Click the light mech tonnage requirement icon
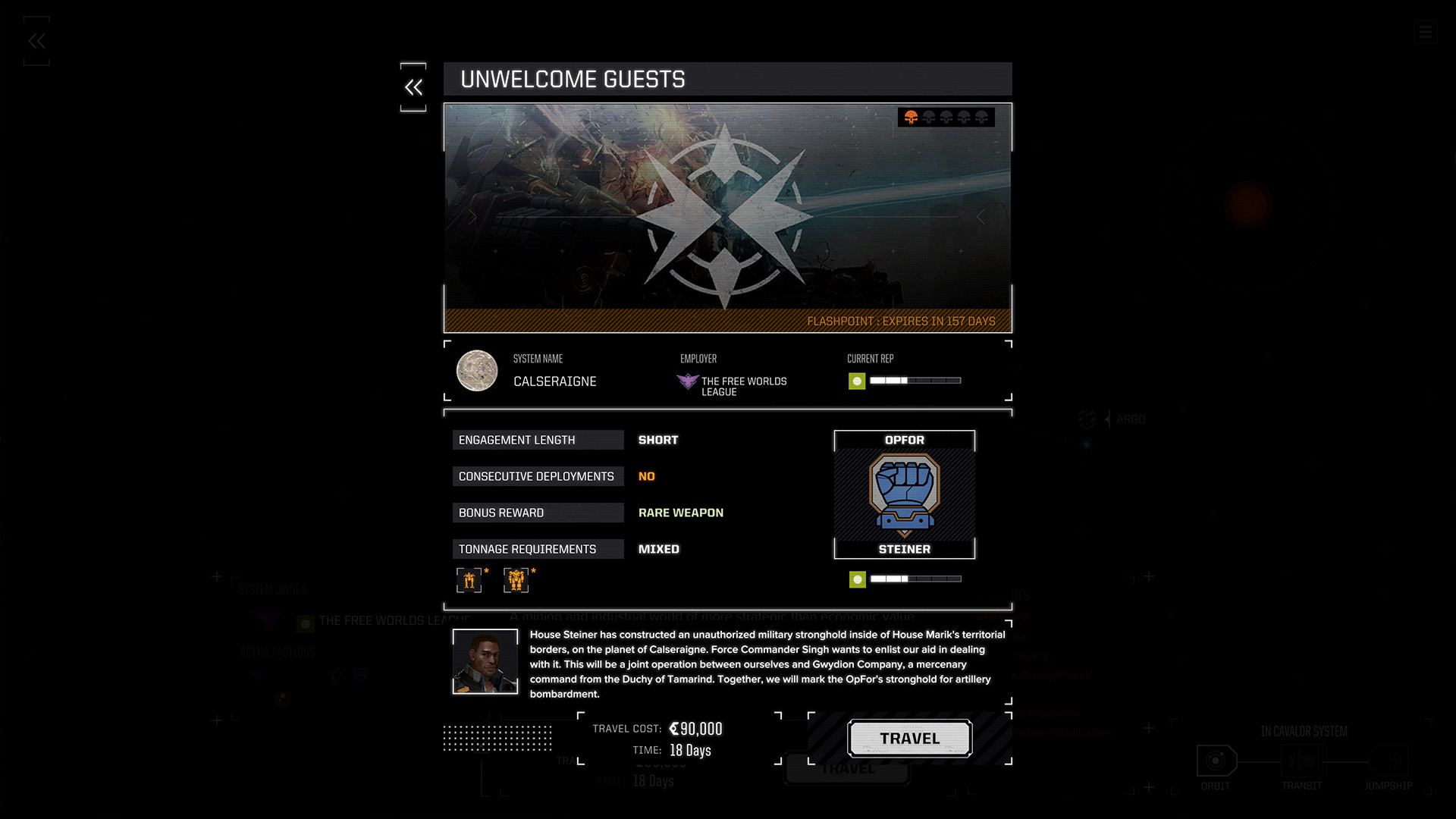This screenshot has height=819, width=1456. click(x=469, y=580)
